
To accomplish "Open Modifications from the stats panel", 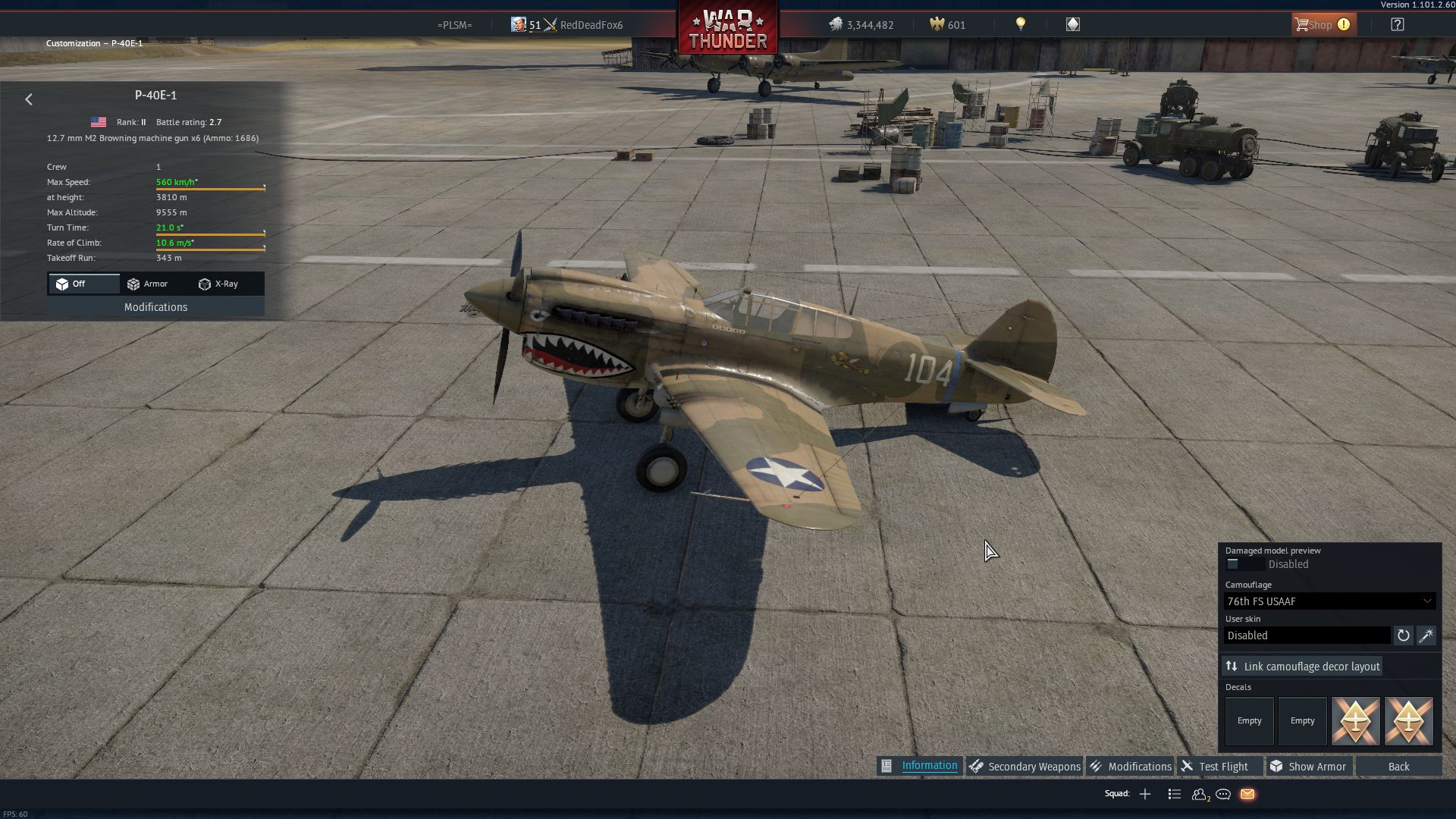I will 155,307.
